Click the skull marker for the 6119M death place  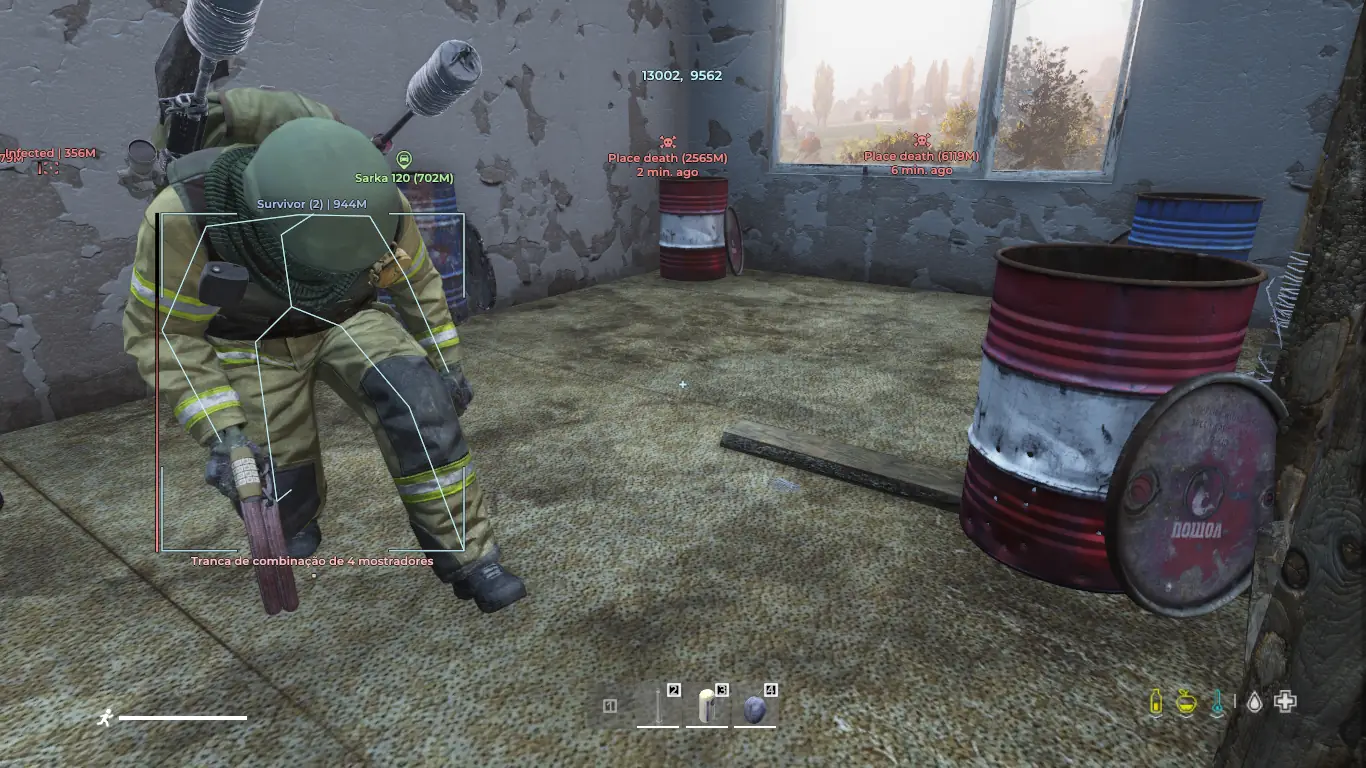click(x=921, y=141)
